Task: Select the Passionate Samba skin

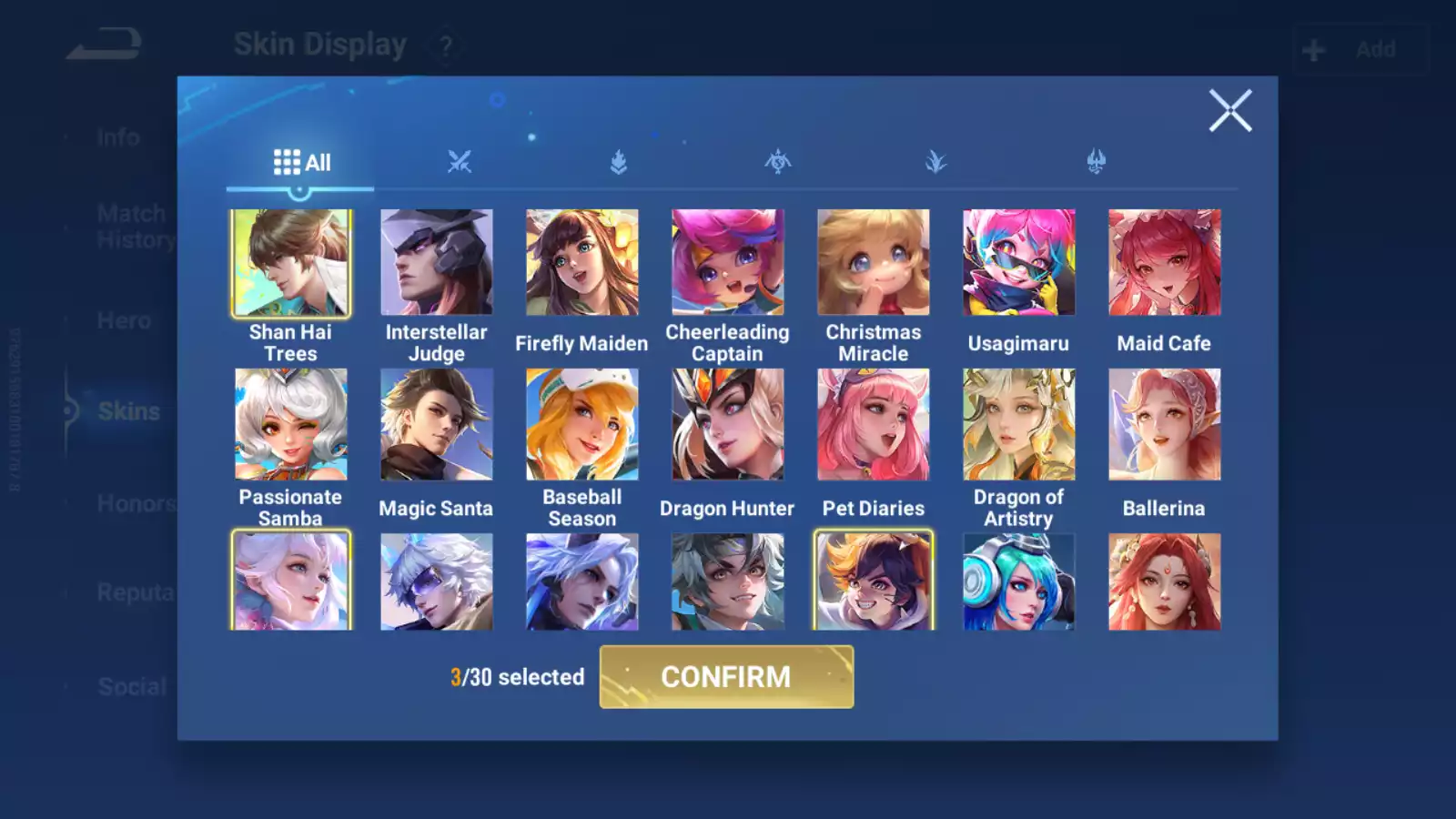Action: click(290, 424)
